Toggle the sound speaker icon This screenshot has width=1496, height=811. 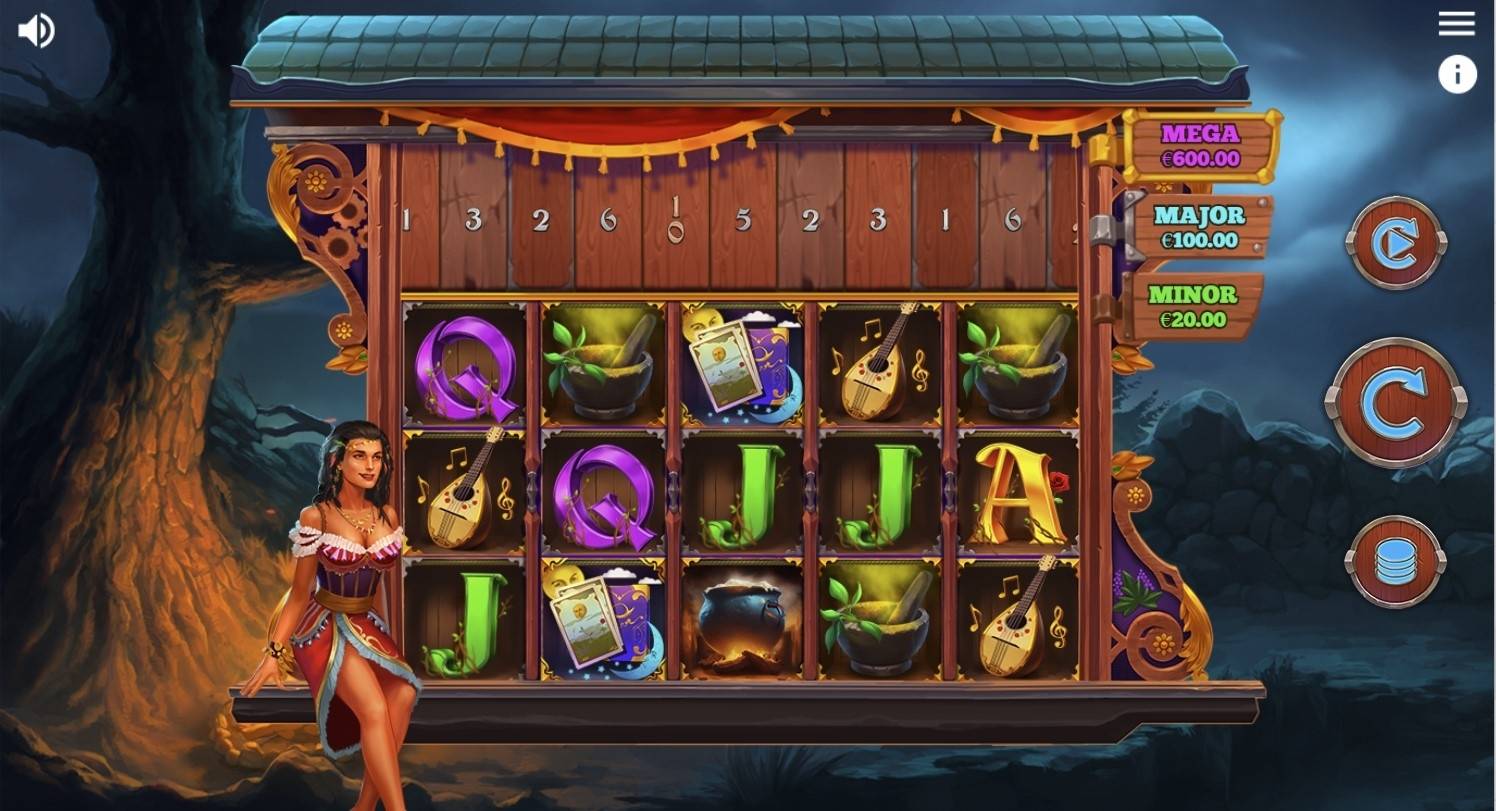pyautogui.click(x=36, y=31)
